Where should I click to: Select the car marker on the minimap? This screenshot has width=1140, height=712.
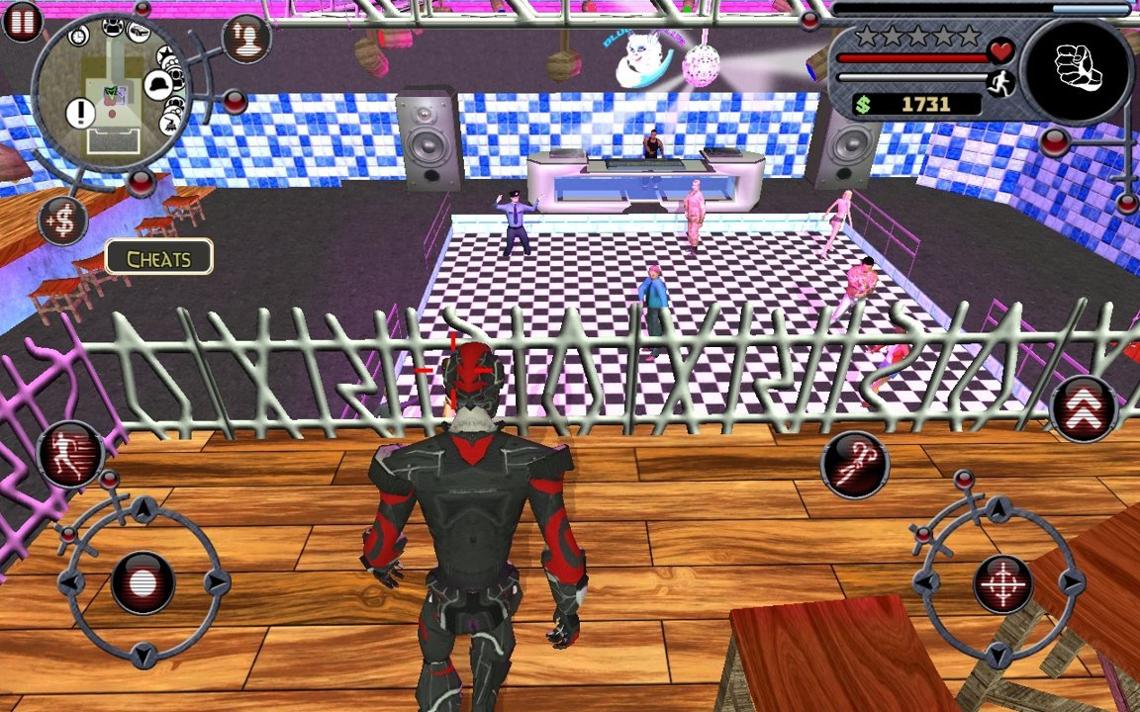point(139,31)
